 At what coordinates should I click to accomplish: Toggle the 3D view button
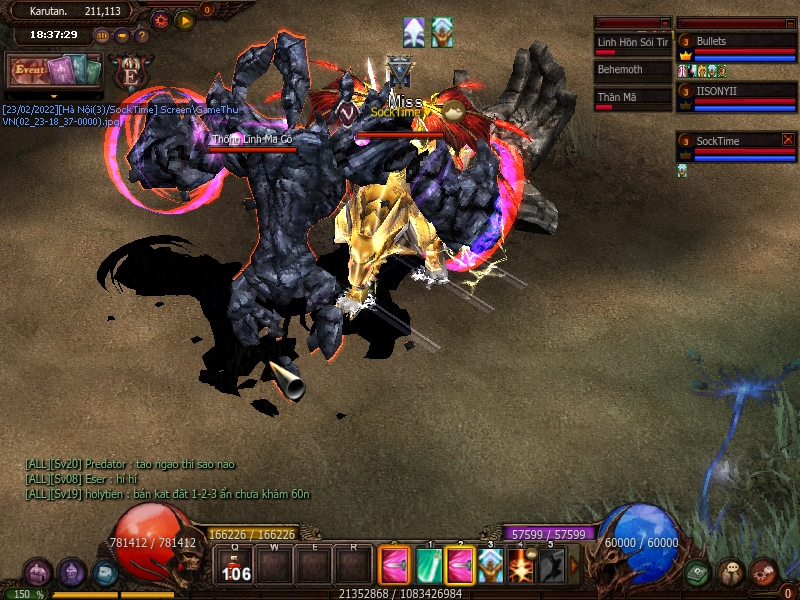[102, 35]
